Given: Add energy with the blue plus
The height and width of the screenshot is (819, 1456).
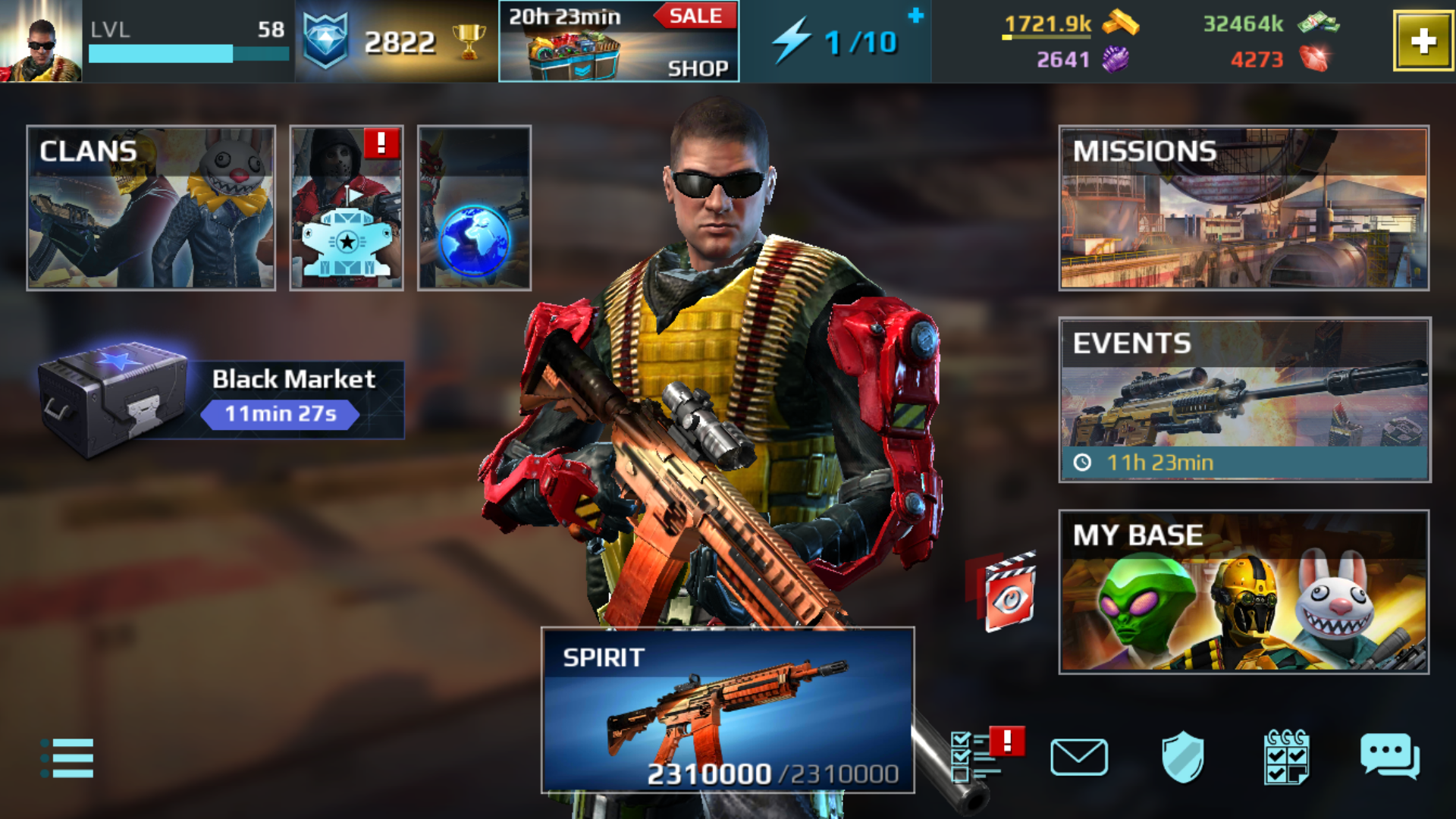Looking at the screenshot, I should pos(916,16).
